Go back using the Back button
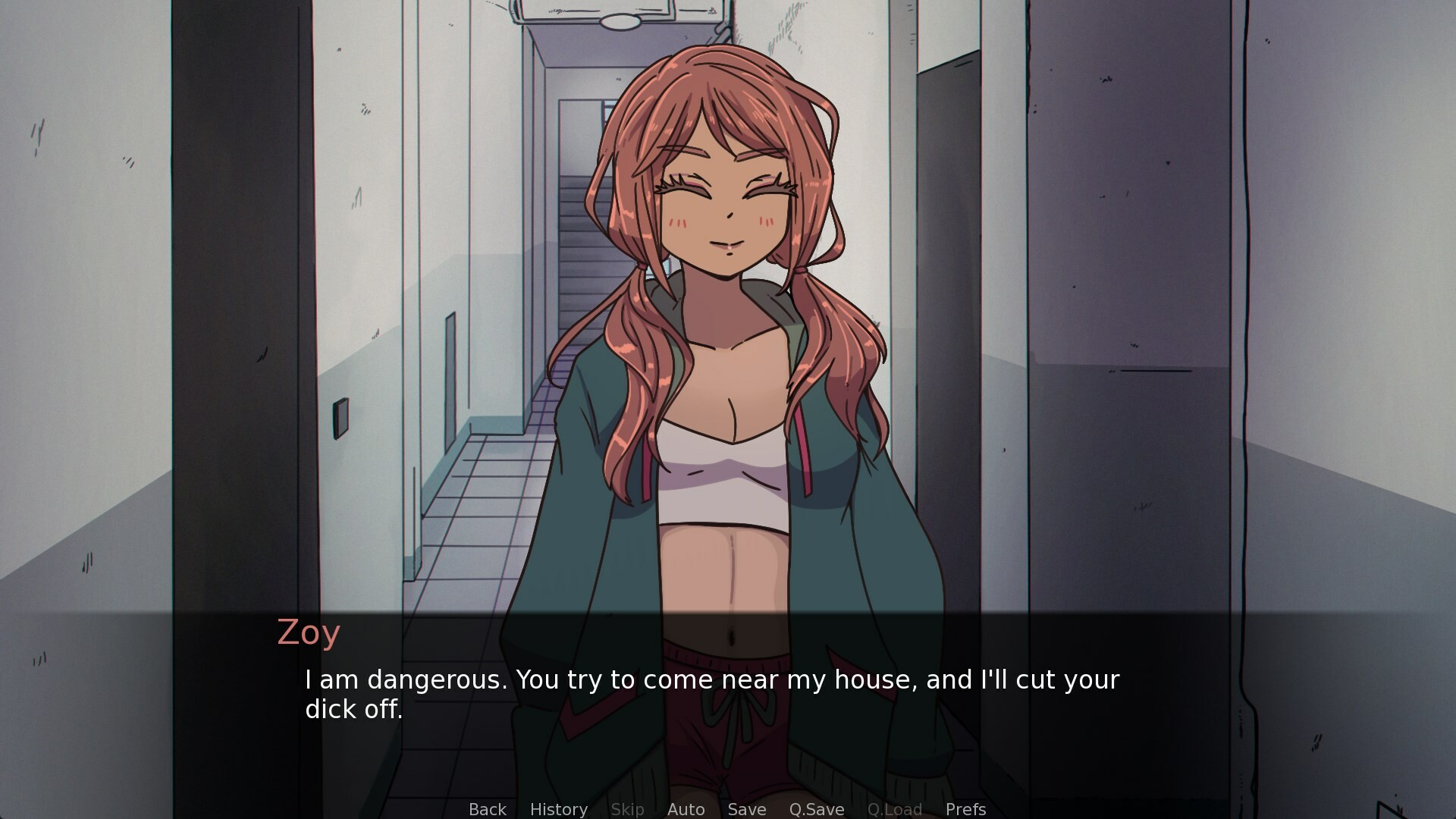The image size is (1456, 819). pyautogui.click(x=487, y=809)
